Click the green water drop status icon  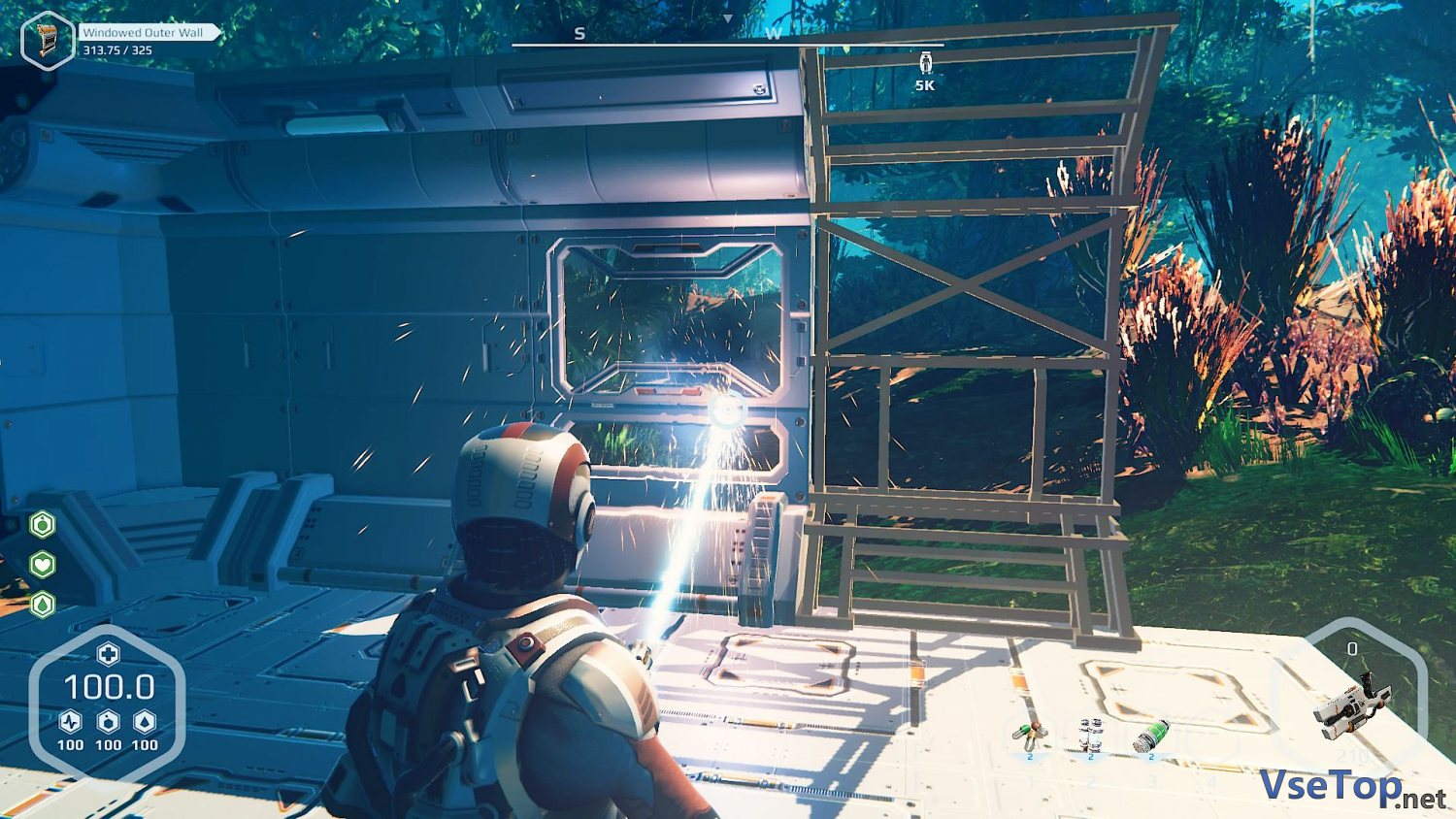point(43,604)
